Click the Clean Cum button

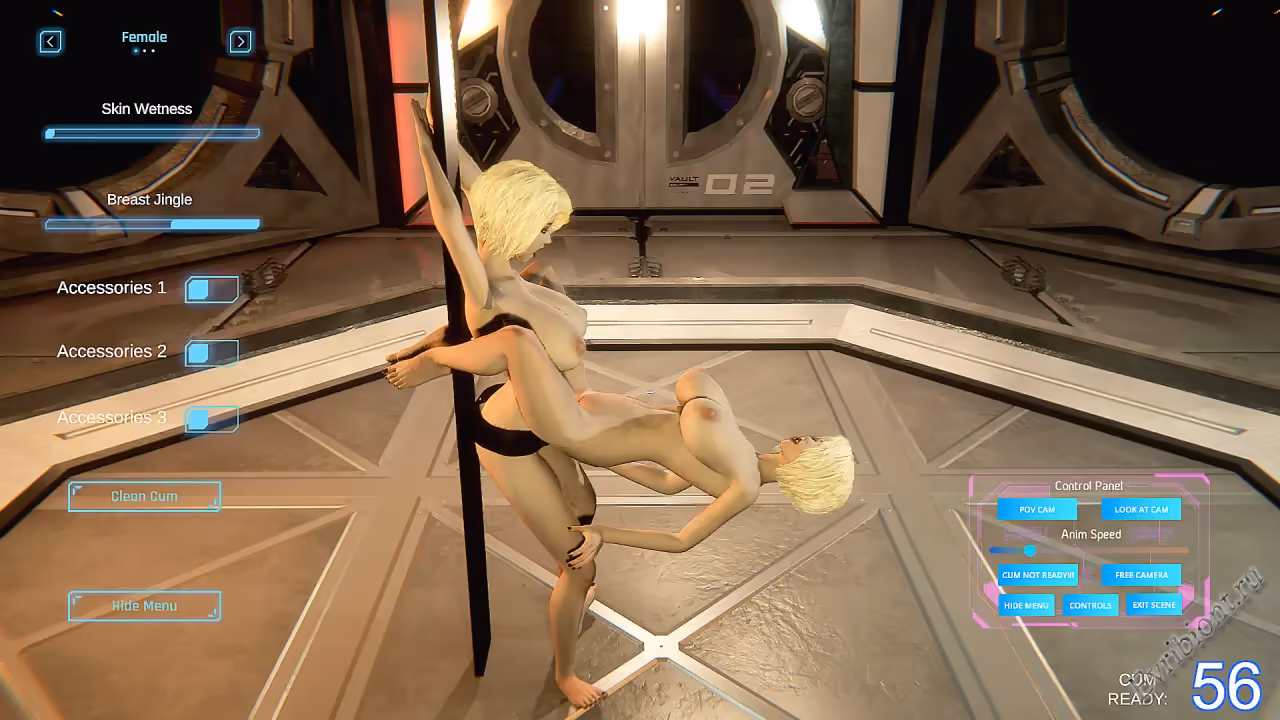(144, 496)
